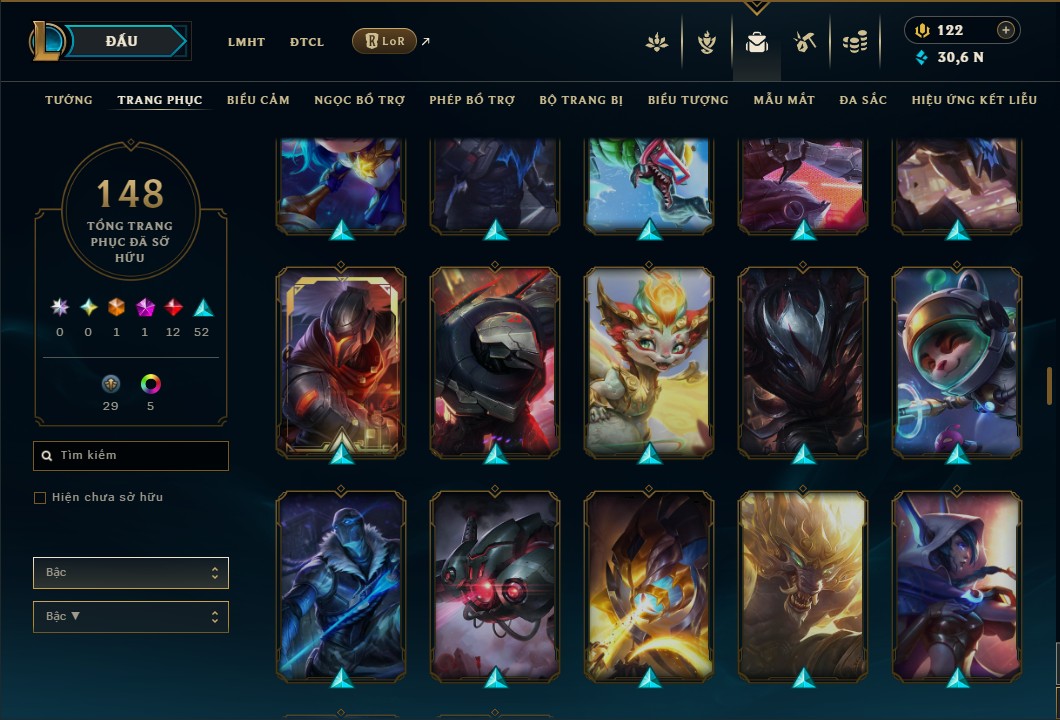Show the BIỂU TƯỢNG tab
This screenshot has height=720, width=1060.
point(688,100)
